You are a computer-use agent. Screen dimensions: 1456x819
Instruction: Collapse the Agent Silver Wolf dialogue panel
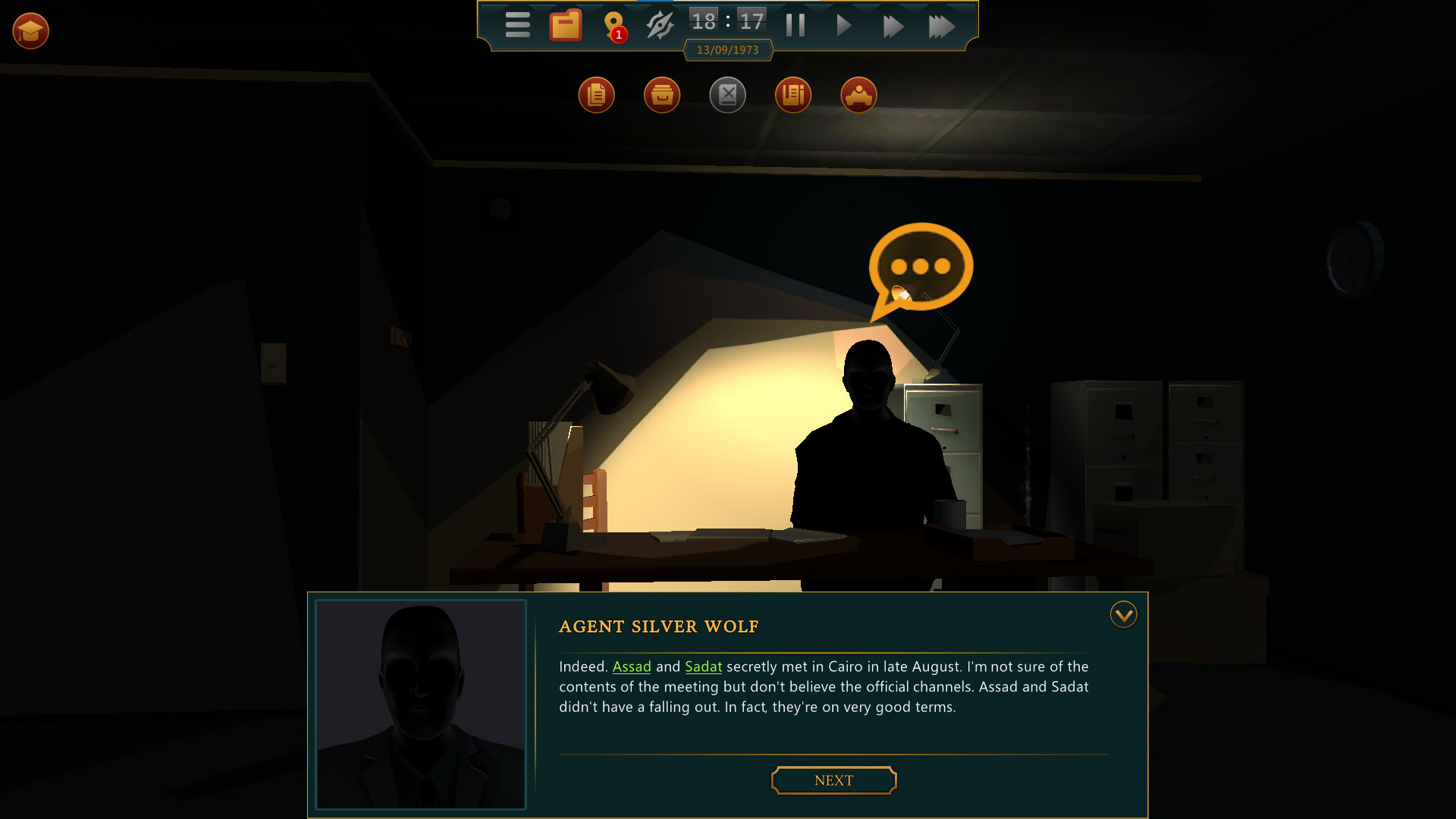tap(1123, 615)
